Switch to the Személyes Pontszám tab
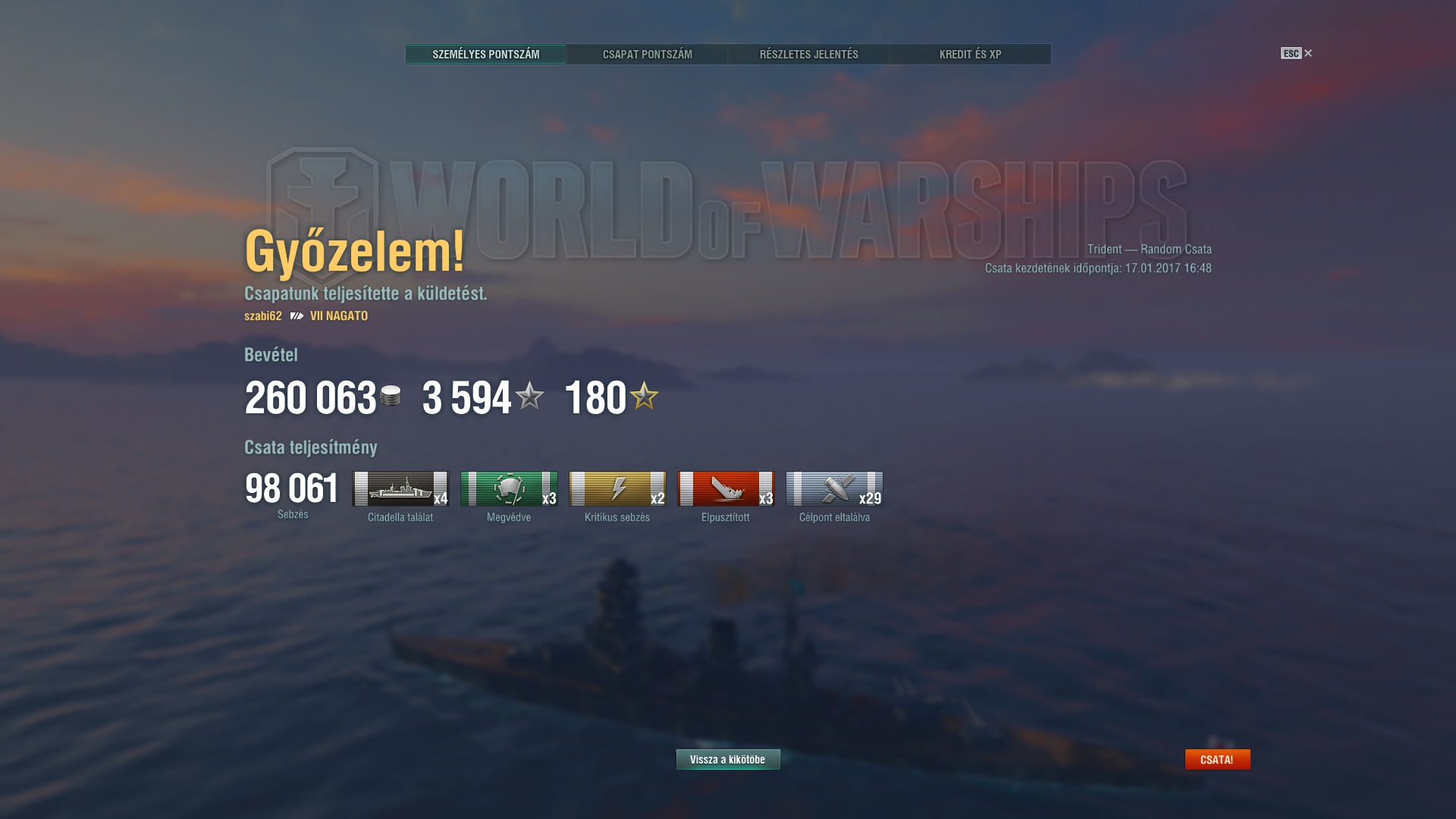 [x=485, y=54]
